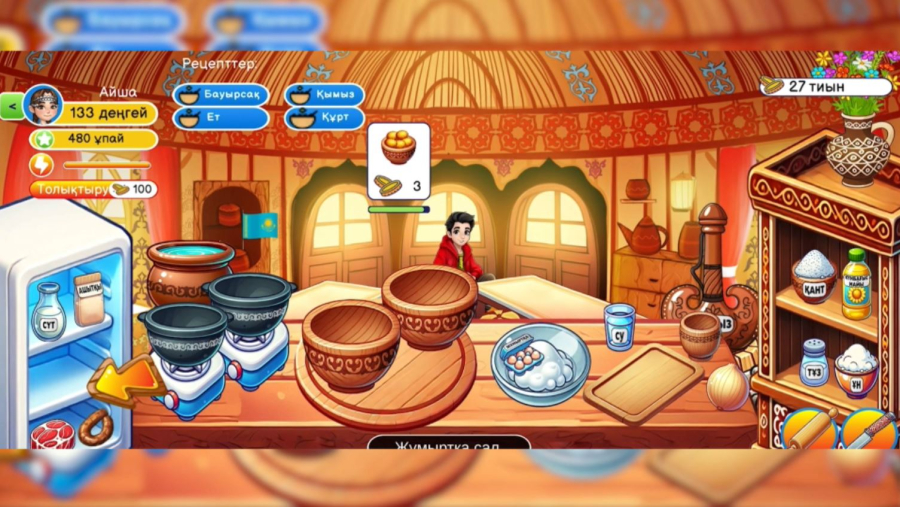
Task: Activate the knife tool
Action: [867, 429]
